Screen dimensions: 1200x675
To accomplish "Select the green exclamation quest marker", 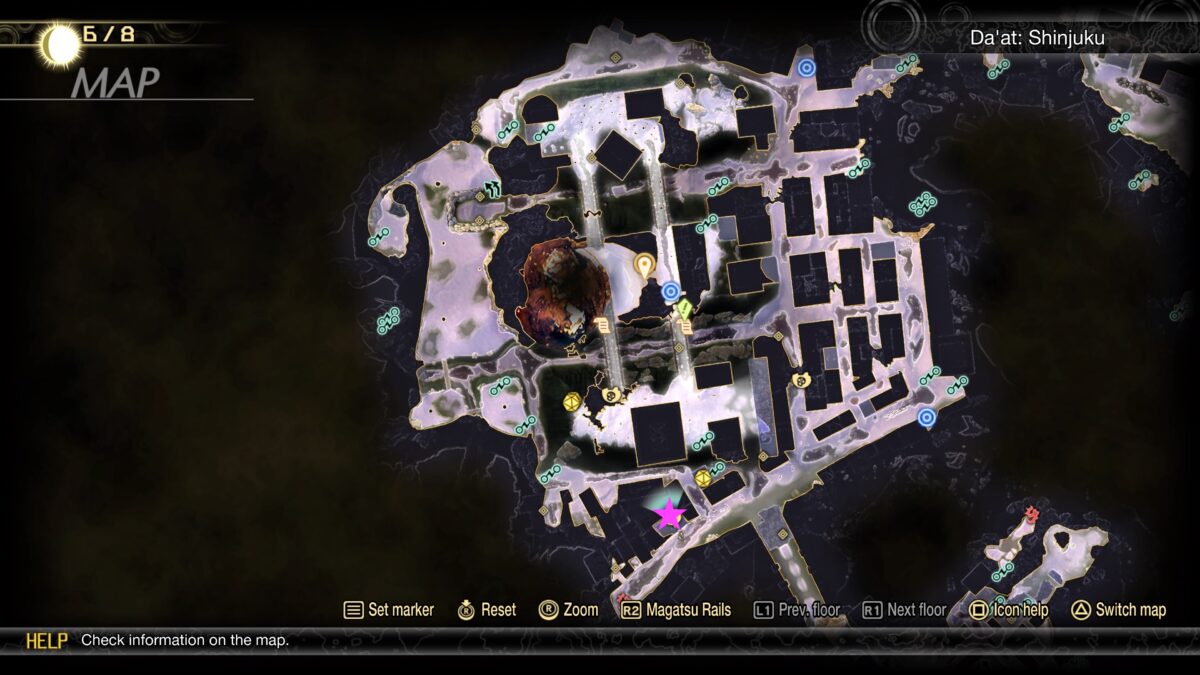I will pos(685,311).
